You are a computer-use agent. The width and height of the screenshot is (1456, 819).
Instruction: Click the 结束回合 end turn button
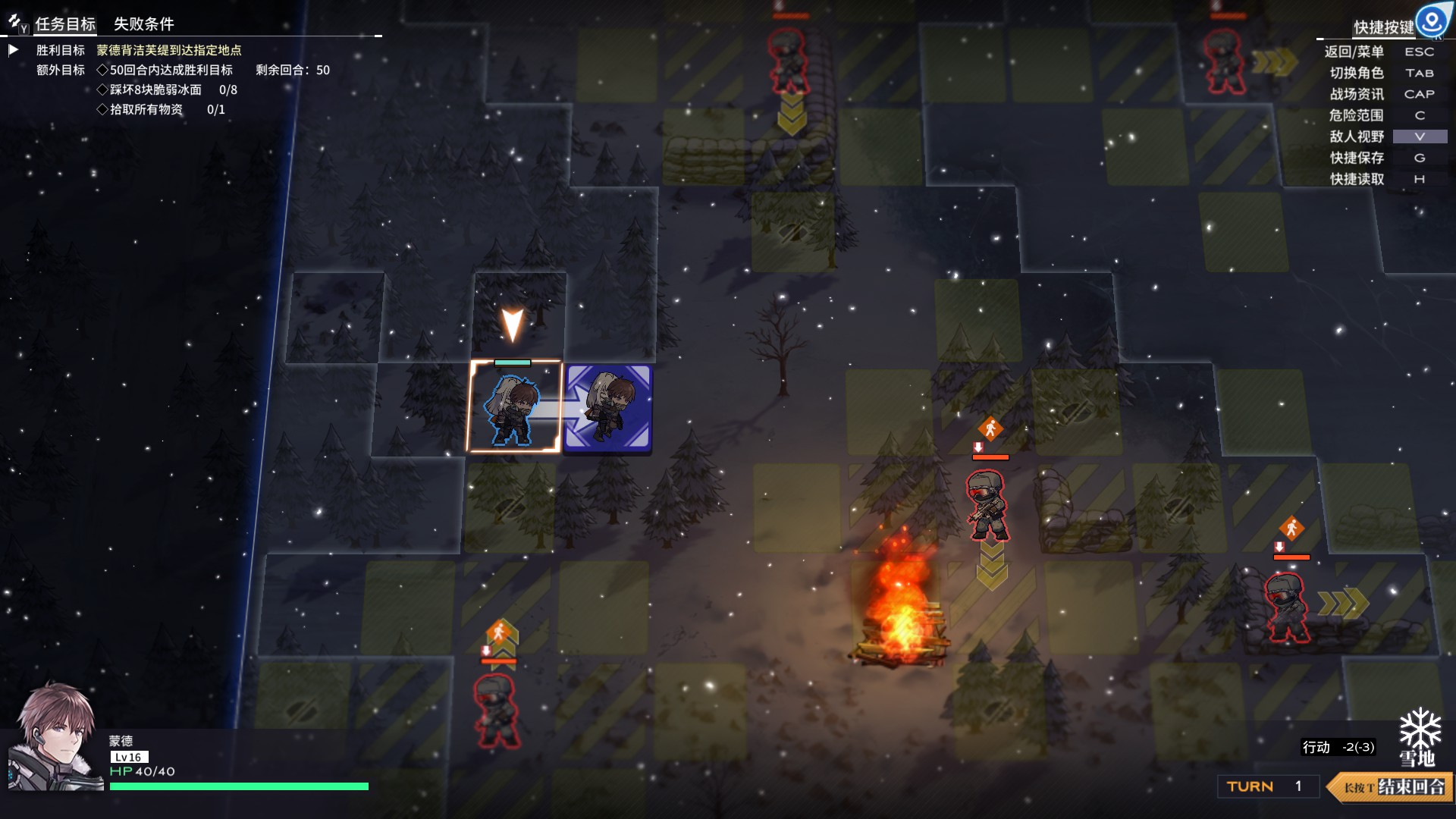tap(1392, 786)
